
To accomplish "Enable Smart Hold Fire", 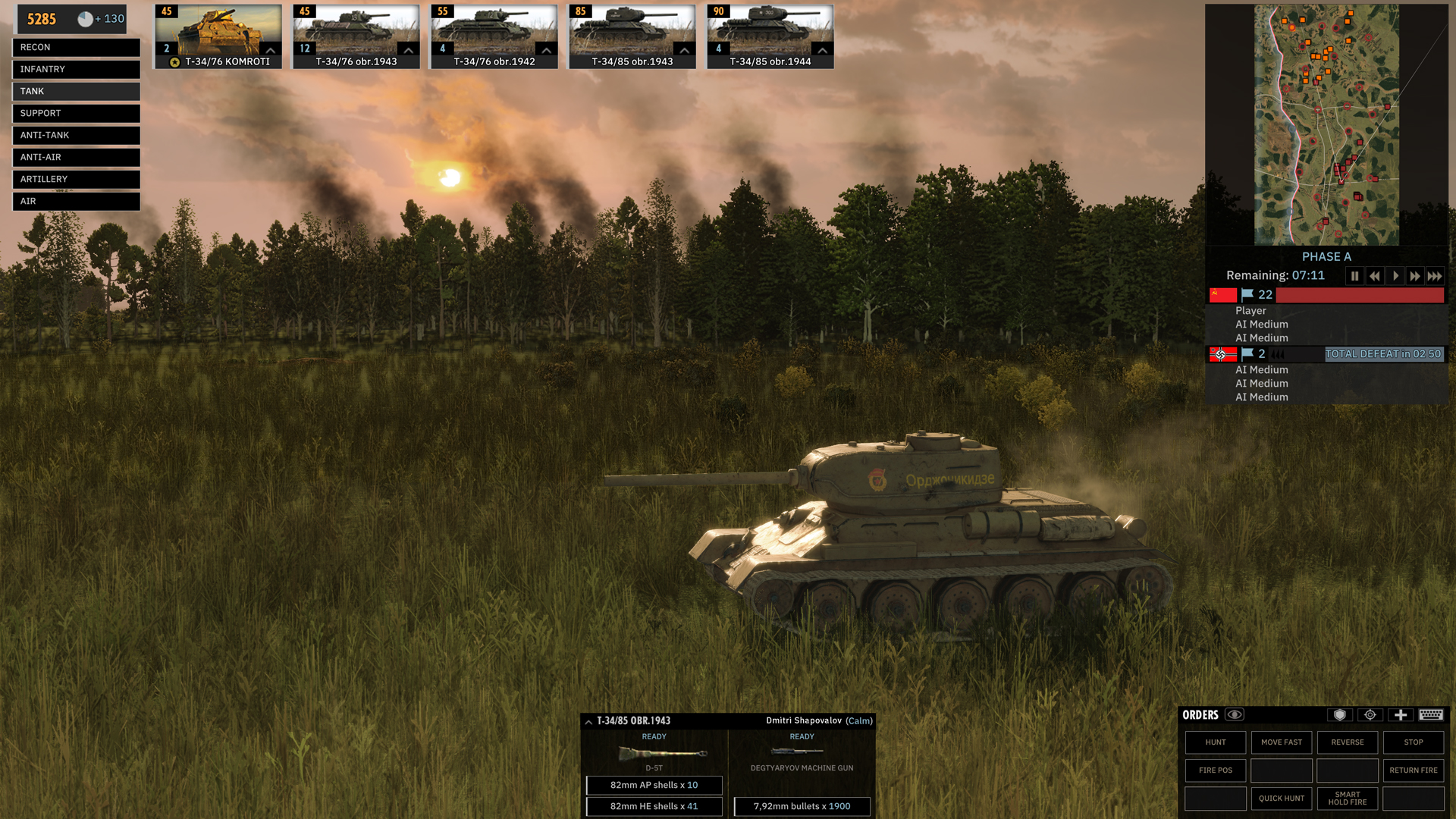I will [1347, 799].
